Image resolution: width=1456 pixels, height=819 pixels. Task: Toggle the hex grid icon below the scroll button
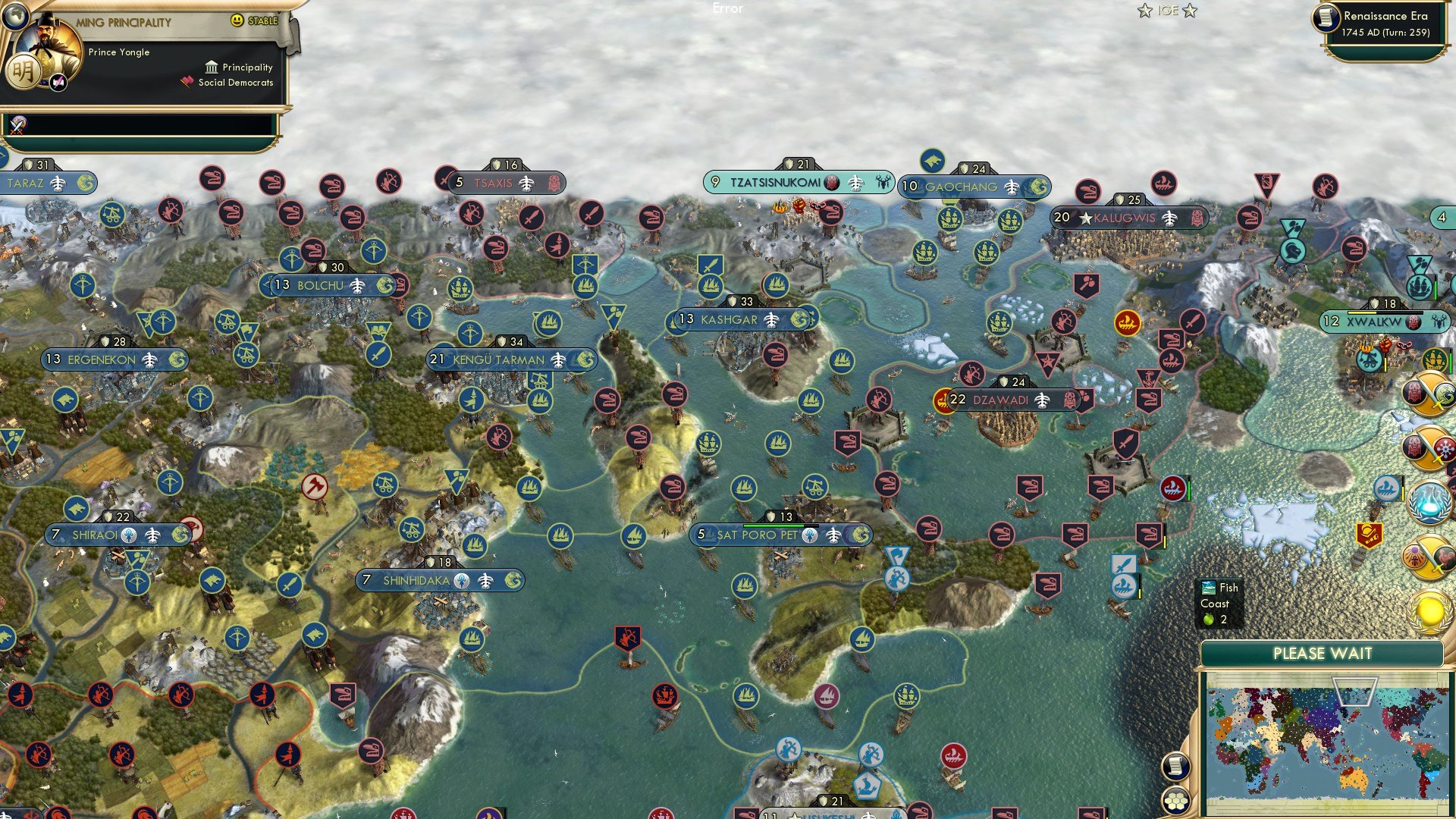coord(1176,801)
